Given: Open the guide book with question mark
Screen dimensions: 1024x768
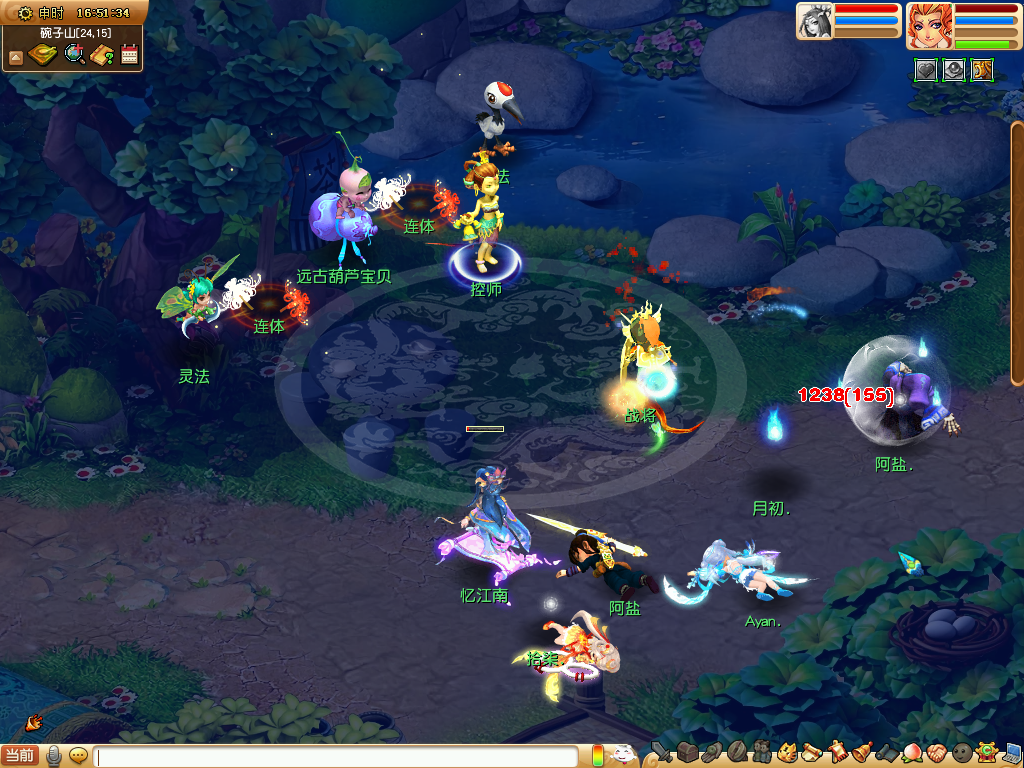Looking at the screenshot, I should (x=102, y=54).
